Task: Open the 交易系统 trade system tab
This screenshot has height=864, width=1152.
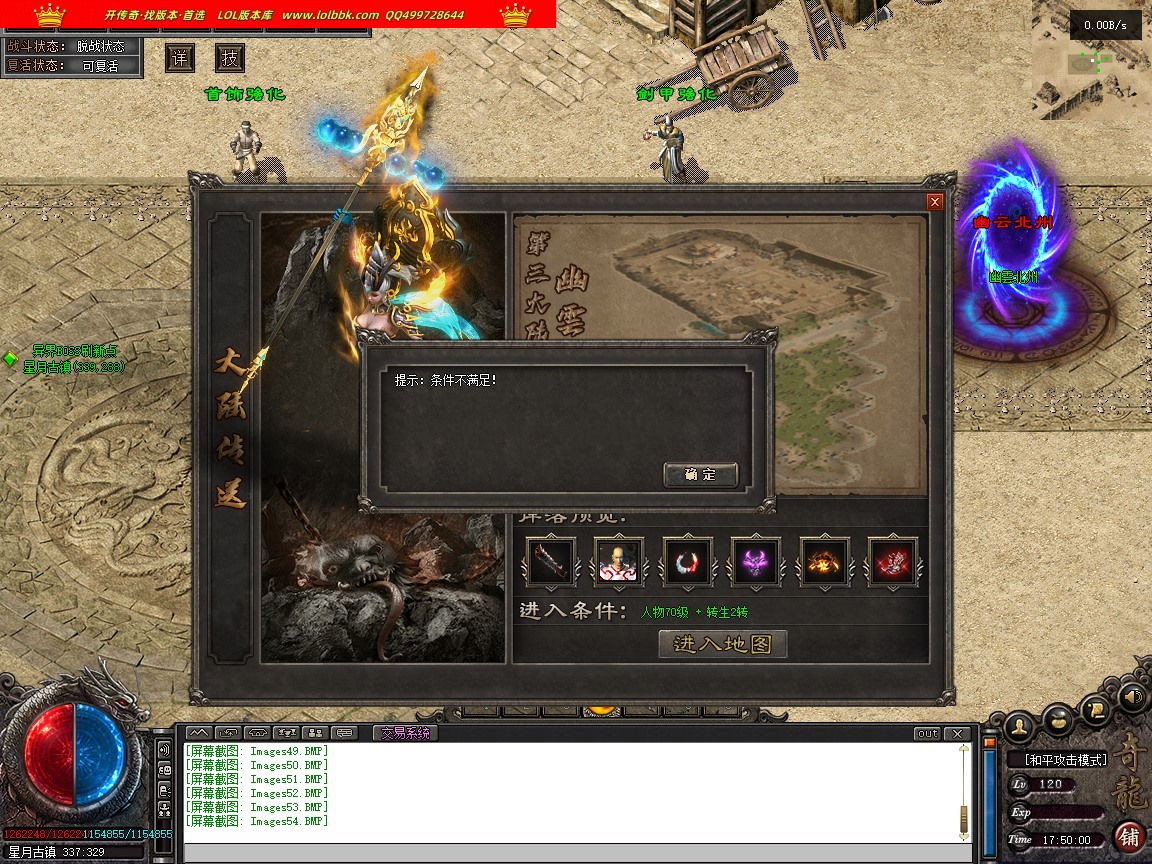Action: [x=404, y=733]
